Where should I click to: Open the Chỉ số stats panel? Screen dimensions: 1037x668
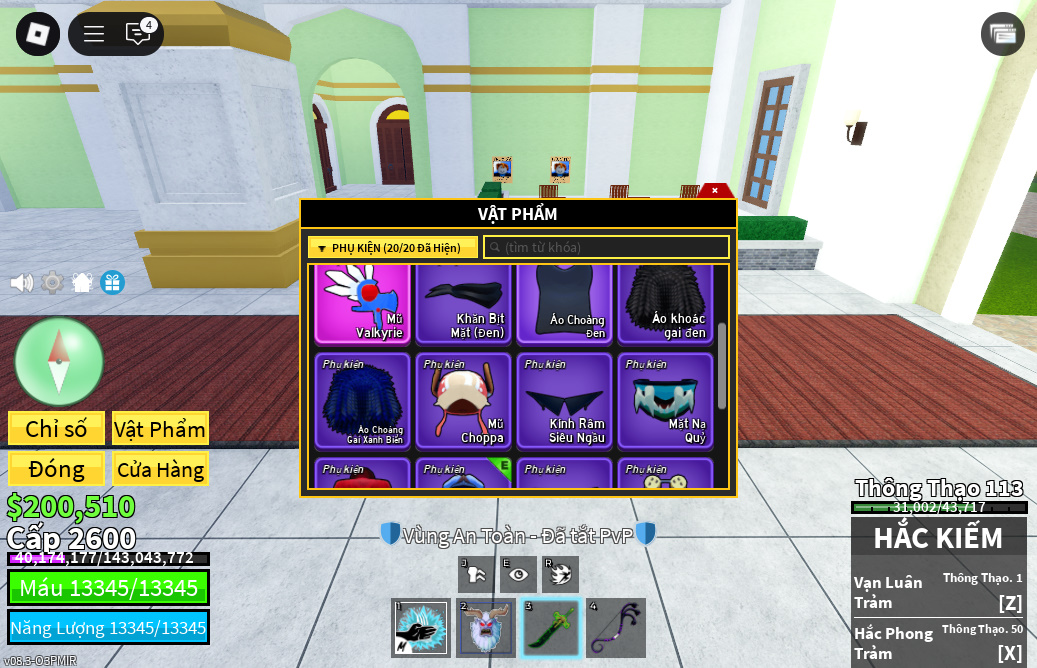click(56, 429)
